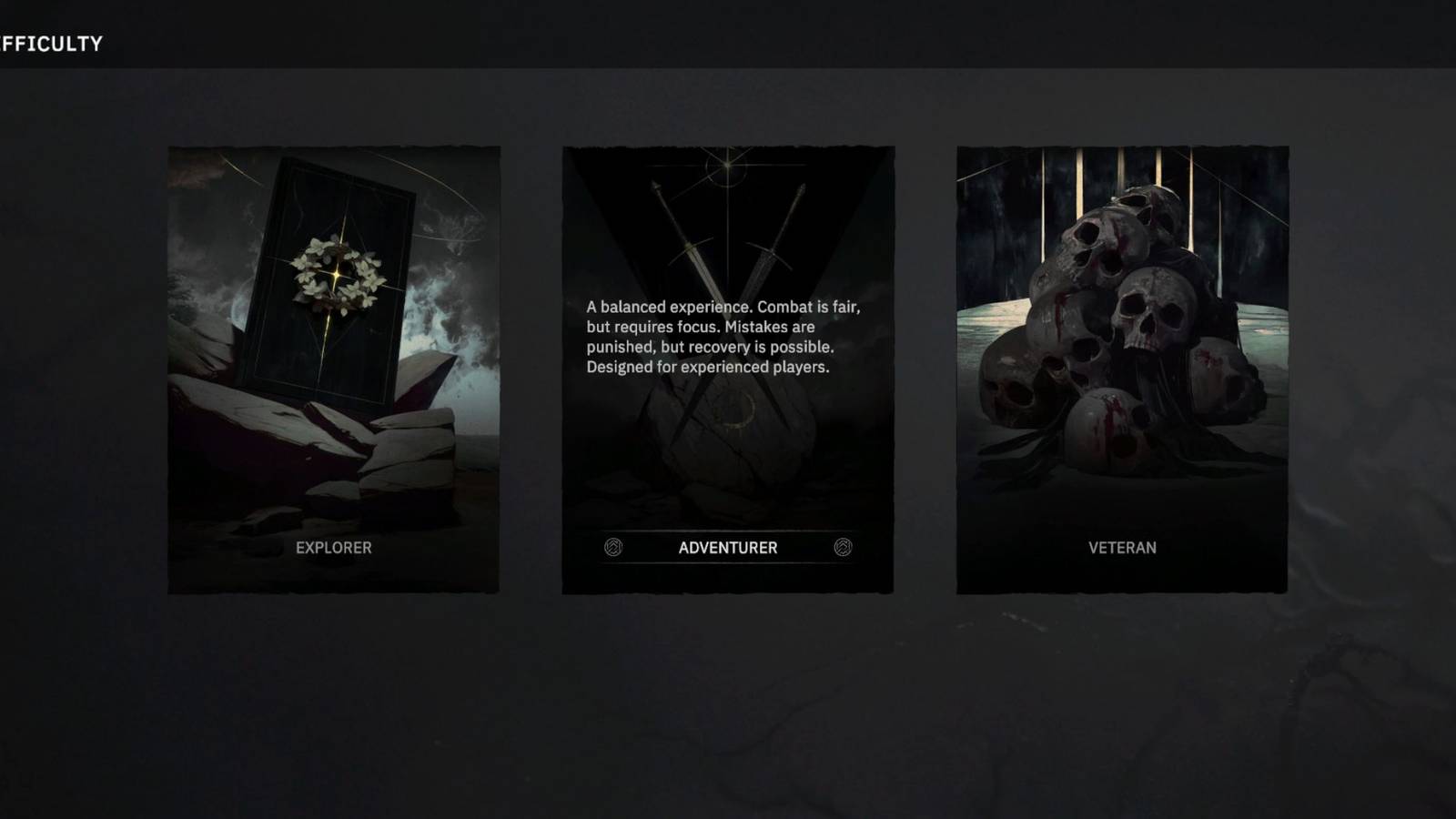
Task: Click the VETERAN label text
Action: click(1121, 548)
